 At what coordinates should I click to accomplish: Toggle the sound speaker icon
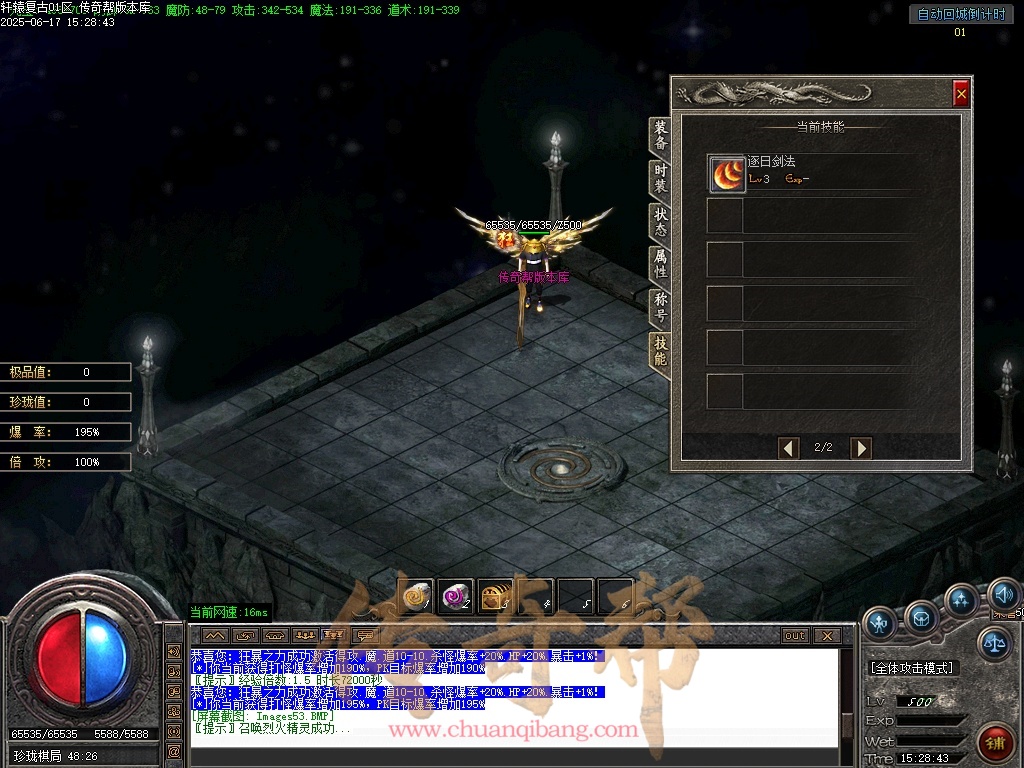coord(1002,597)
